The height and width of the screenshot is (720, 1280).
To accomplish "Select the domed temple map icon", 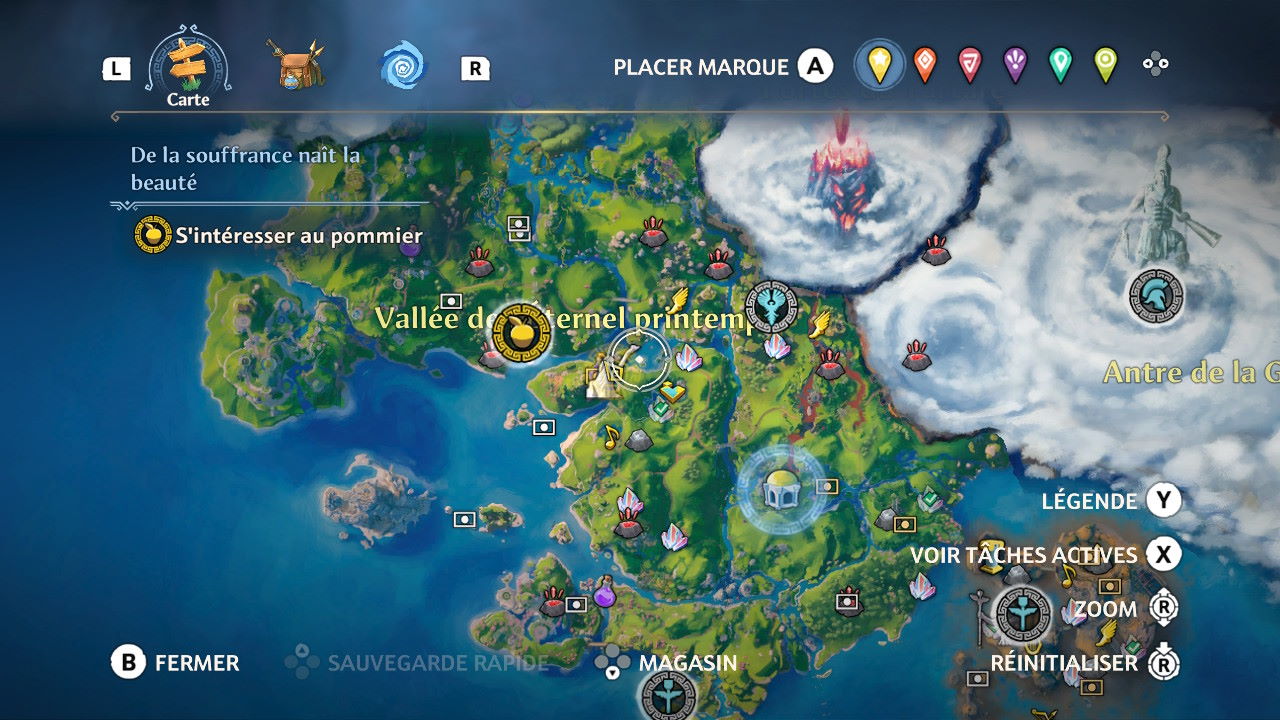I will (x=780, y=488).
